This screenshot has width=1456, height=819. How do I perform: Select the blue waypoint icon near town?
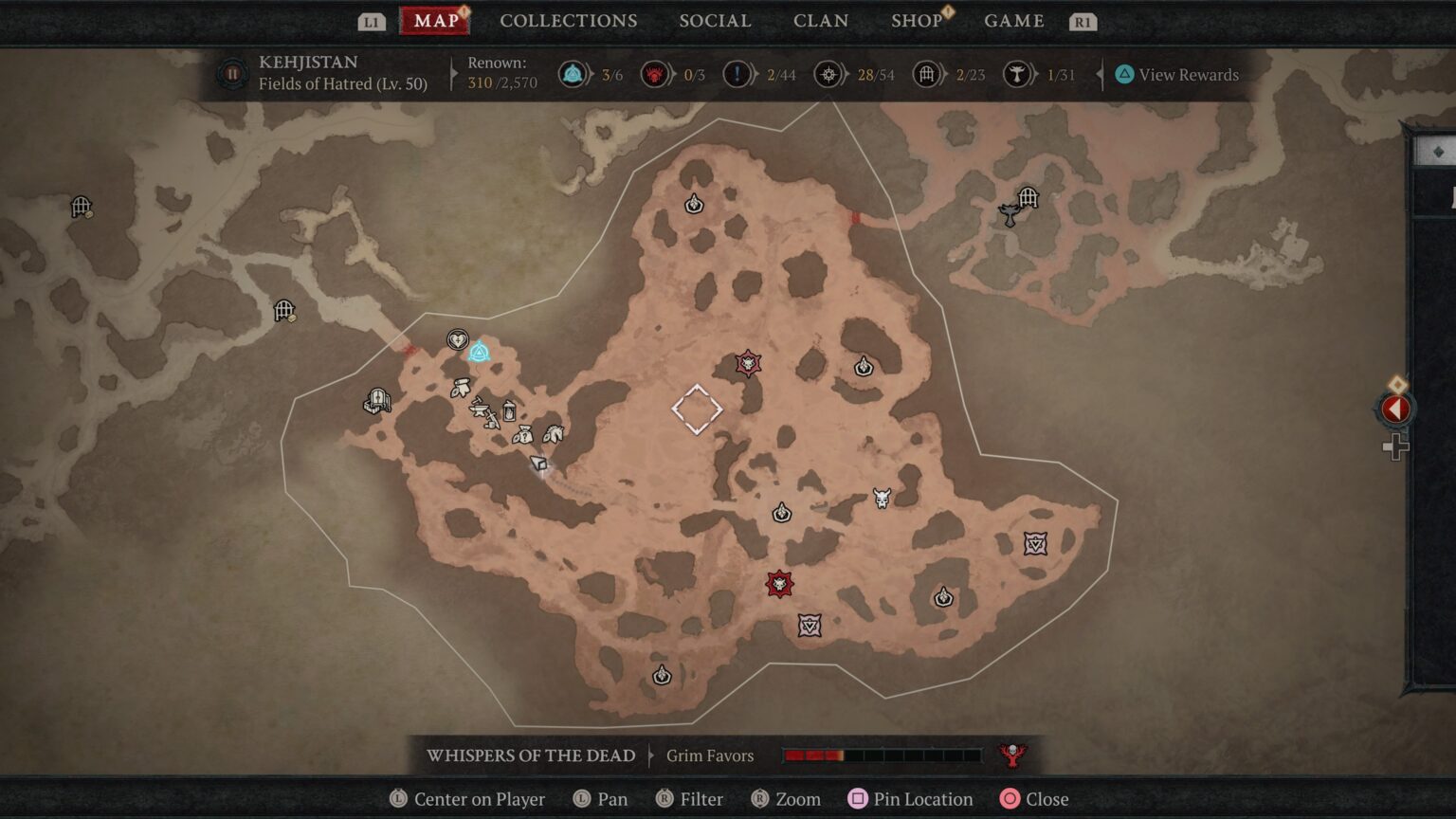coord(480,353)
